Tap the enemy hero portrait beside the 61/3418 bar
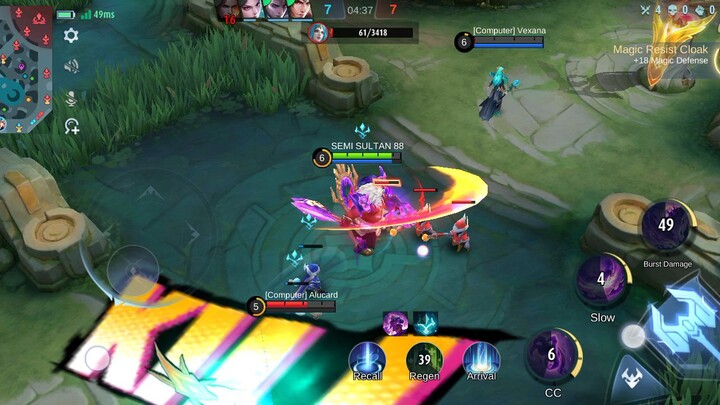 pos(318,33)
